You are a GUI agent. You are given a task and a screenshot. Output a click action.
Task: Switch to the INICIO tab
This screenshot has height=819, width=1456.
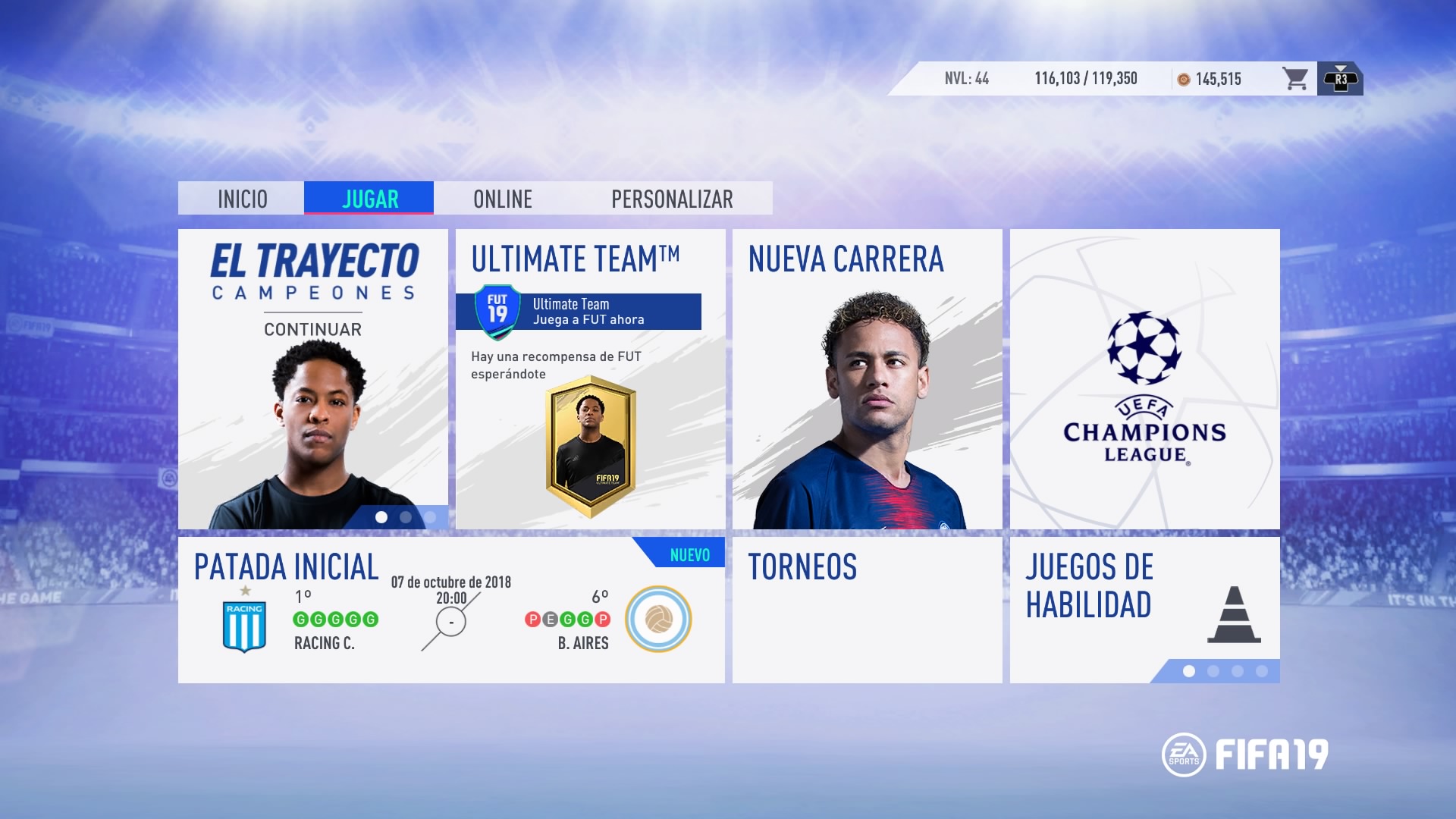(242, 199)
